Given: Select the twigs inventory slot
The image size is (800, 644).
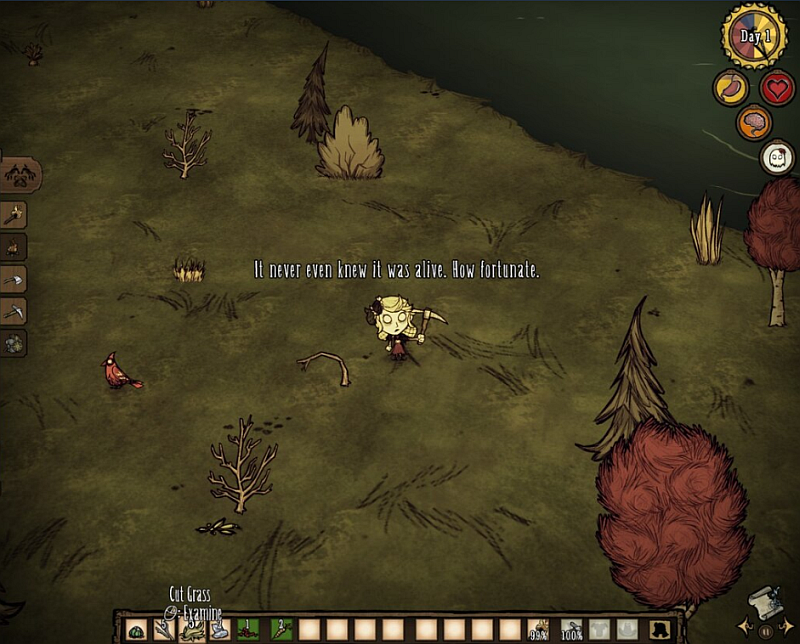Looking at the screenshot, I should [x=162, y=630].
